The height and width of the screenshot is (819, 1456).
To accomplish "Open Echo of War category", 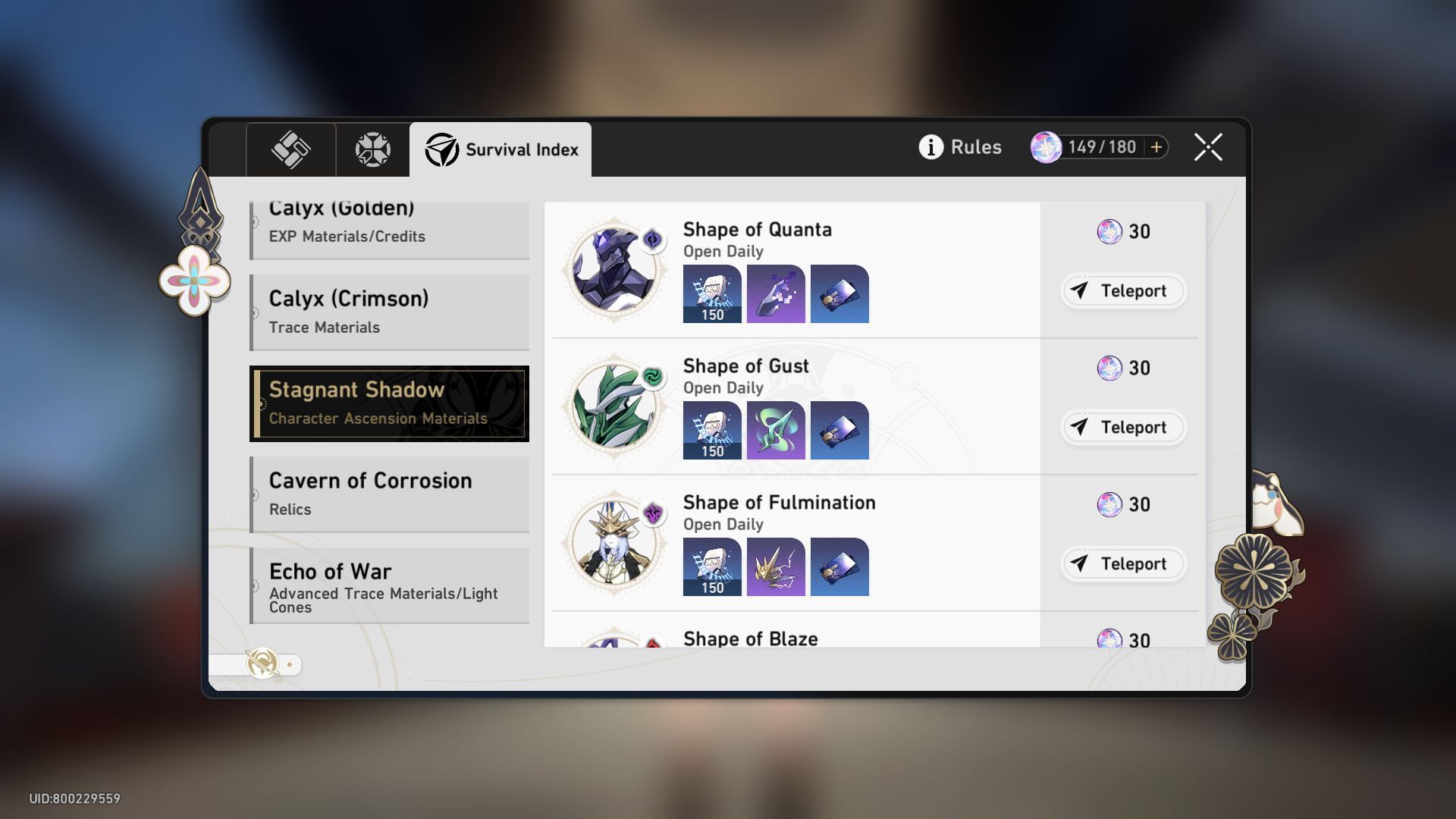I will point(389,585).
